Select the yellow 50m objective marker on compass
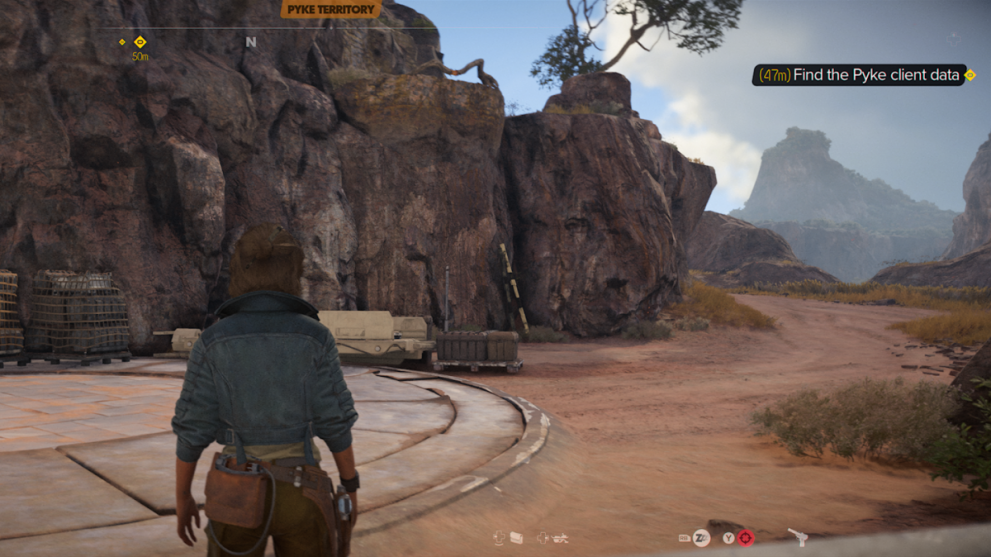 140,42
